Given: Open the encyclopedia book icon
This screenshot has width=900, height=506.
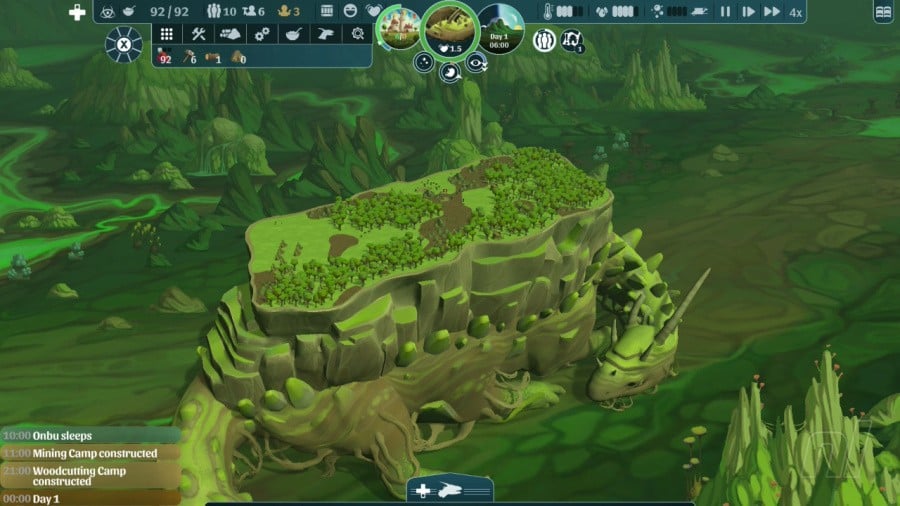Looking at the screenshot, I should pos(883,12).
